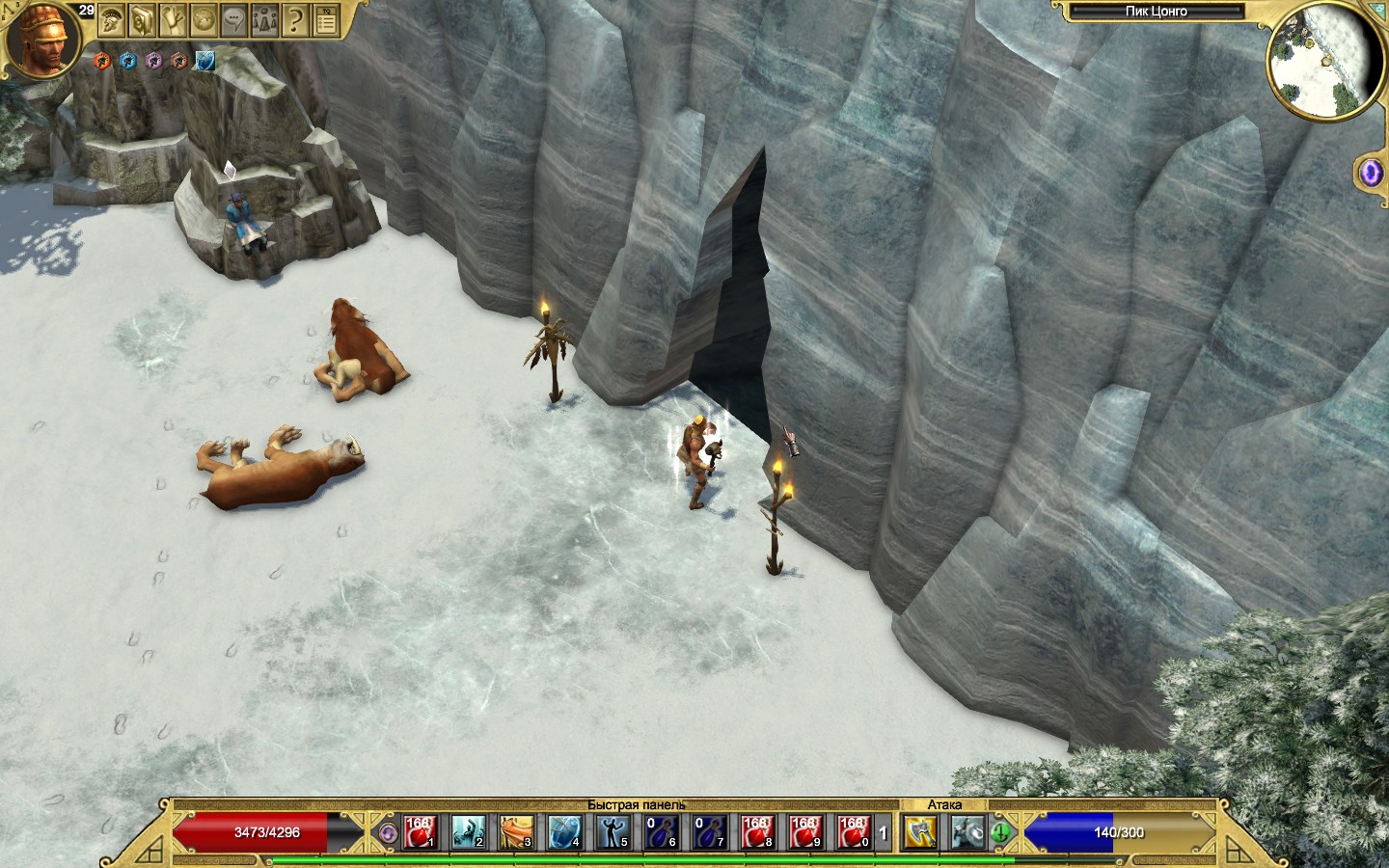This screenshot has width=1389, height=868.
Task: Select the golden axe attack skill
Action: tap(919, 831)
